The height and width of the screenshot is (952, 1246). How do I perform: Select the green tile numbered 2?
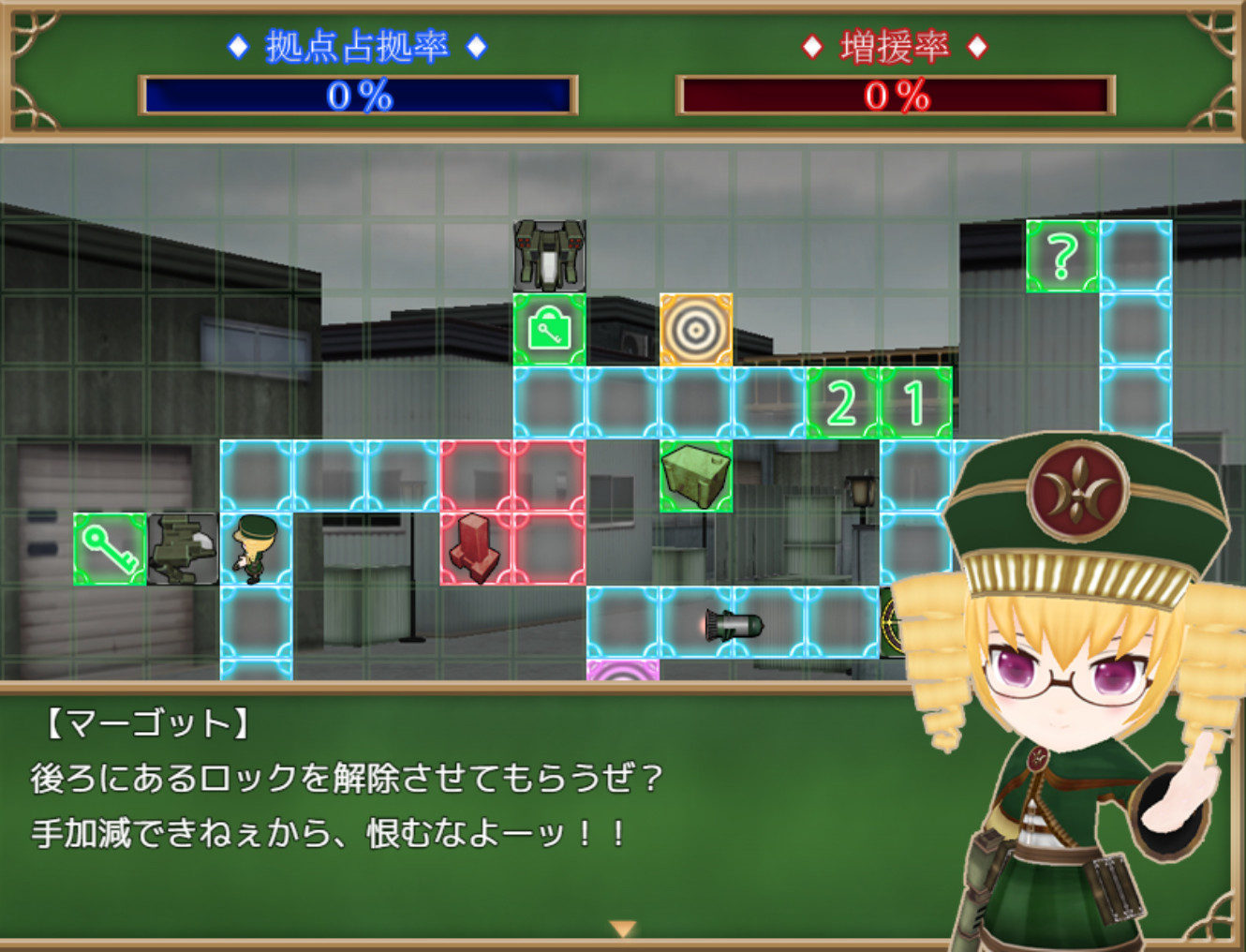coord(841,401)
